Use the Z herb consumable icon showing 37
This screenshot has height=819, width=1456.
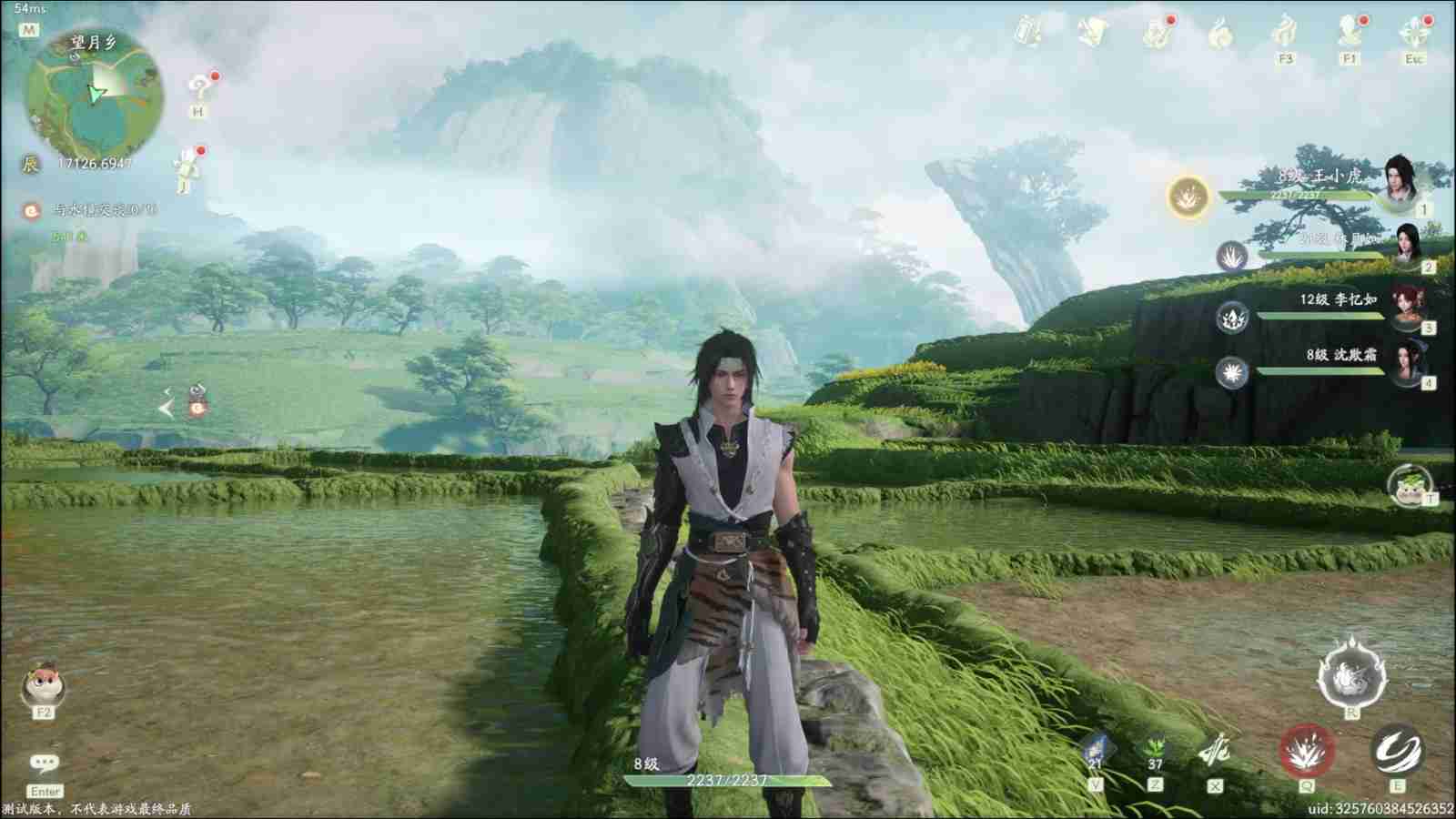1154,748
